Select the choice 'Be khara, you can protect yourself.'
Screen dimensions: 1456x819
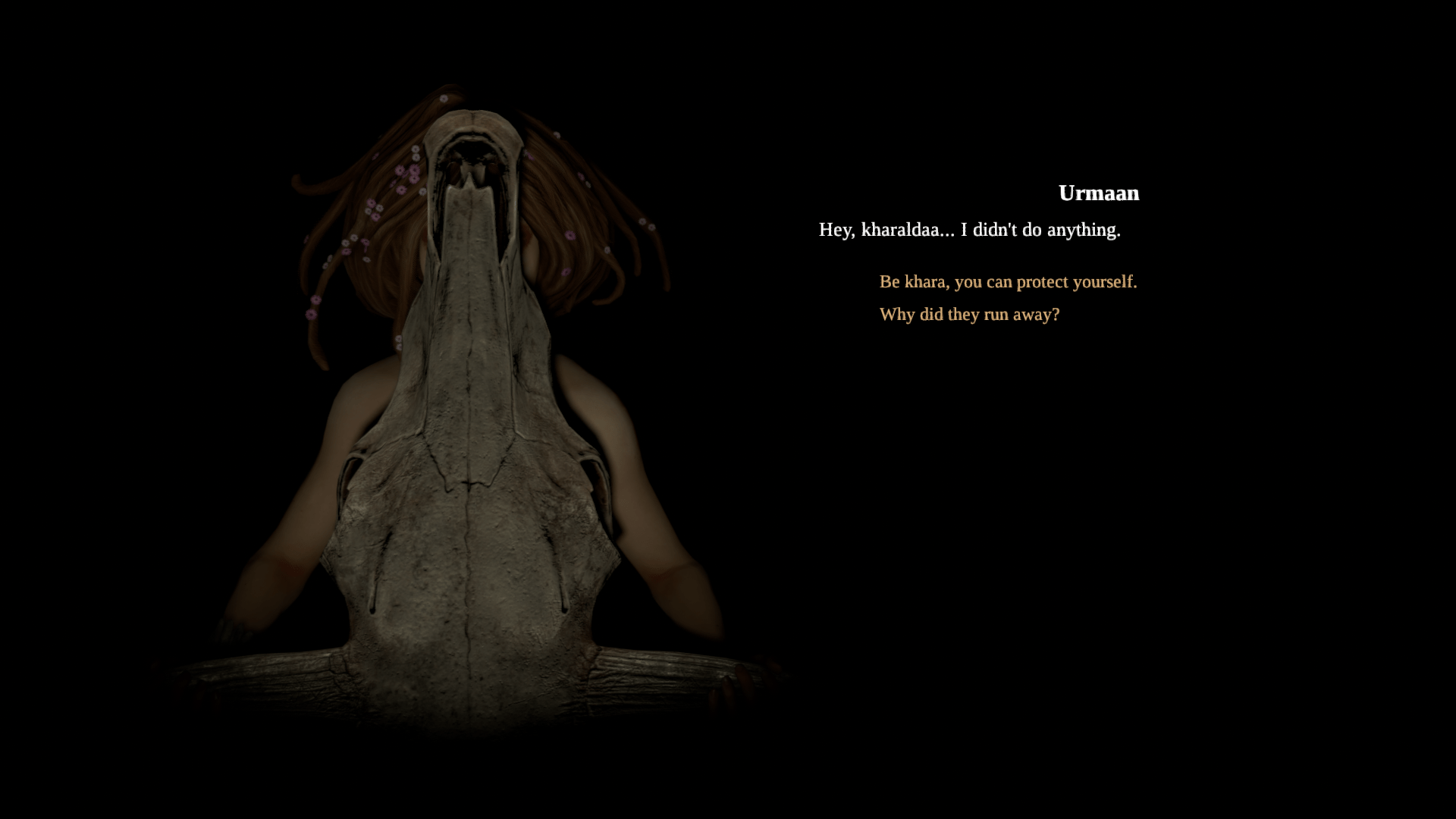tap(1007, 281)
